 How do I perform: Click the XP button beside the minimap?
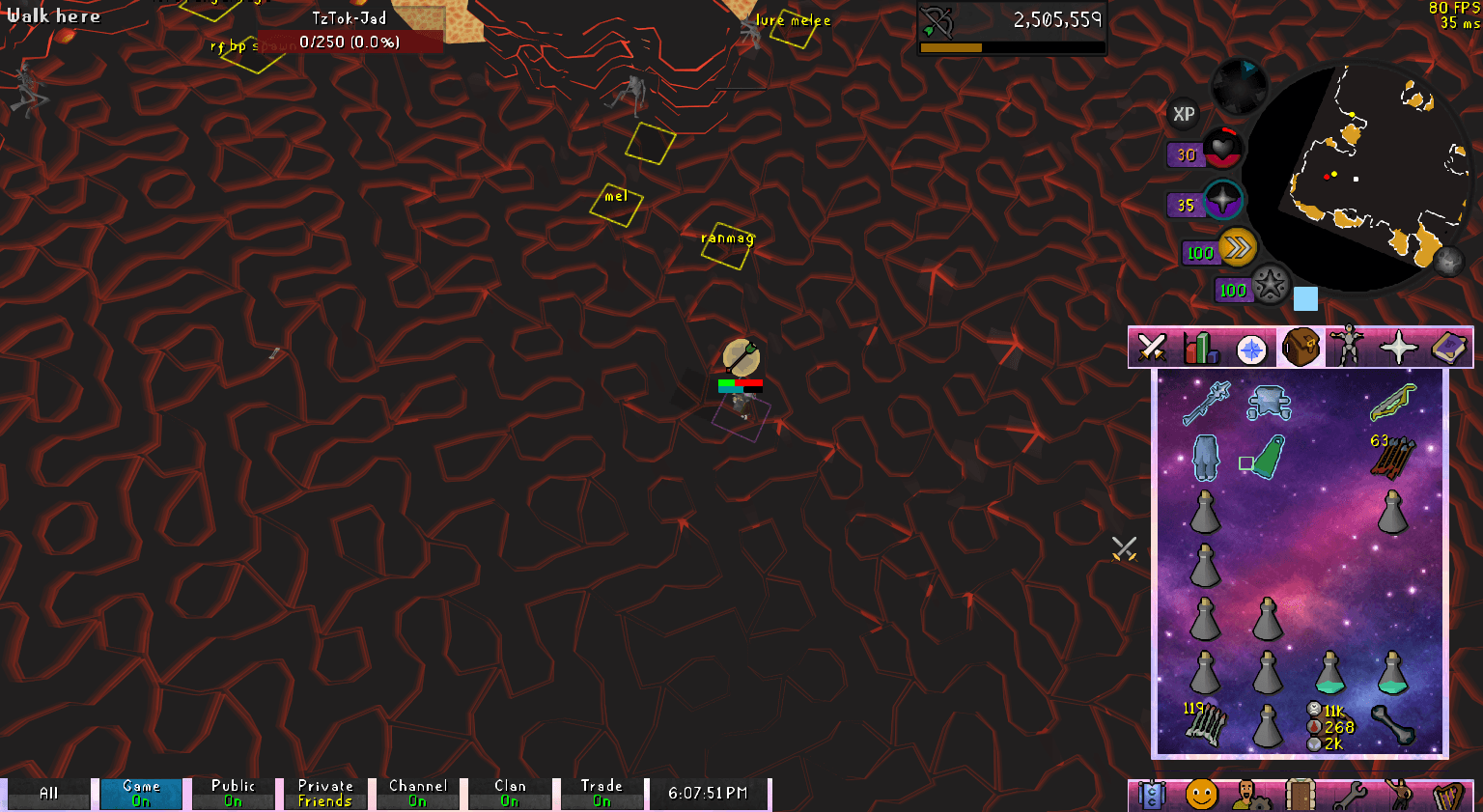[x=1184, y=114]
